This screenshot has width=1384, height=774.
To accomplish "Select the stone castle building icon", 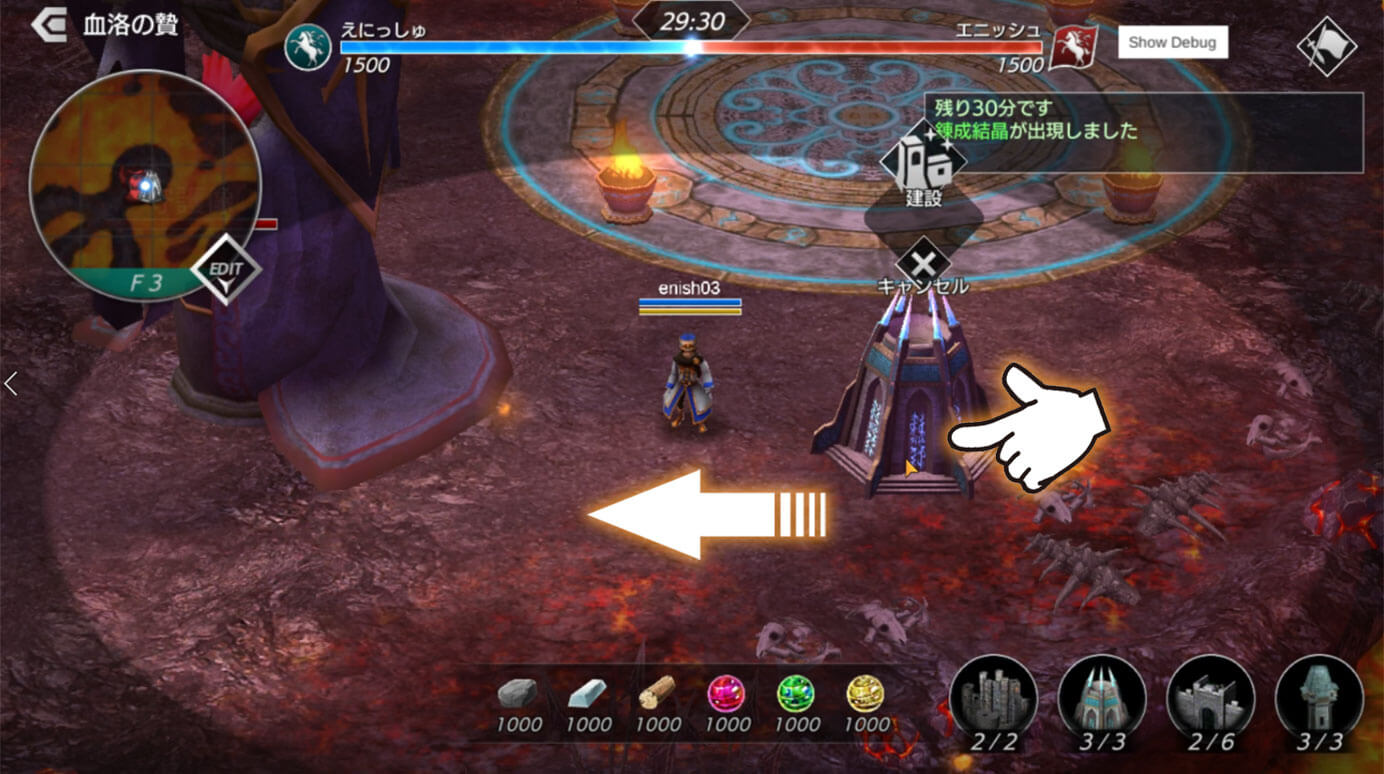I will [x=993, y=696].
